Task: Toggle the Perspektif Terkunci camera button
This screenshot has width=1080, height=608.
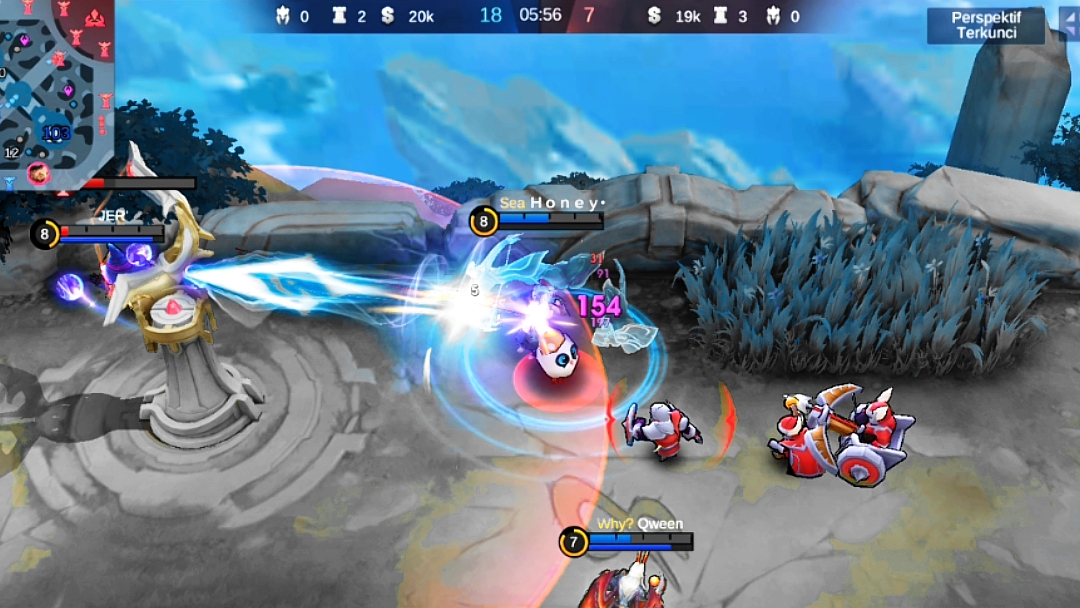Action: point(985,26)
